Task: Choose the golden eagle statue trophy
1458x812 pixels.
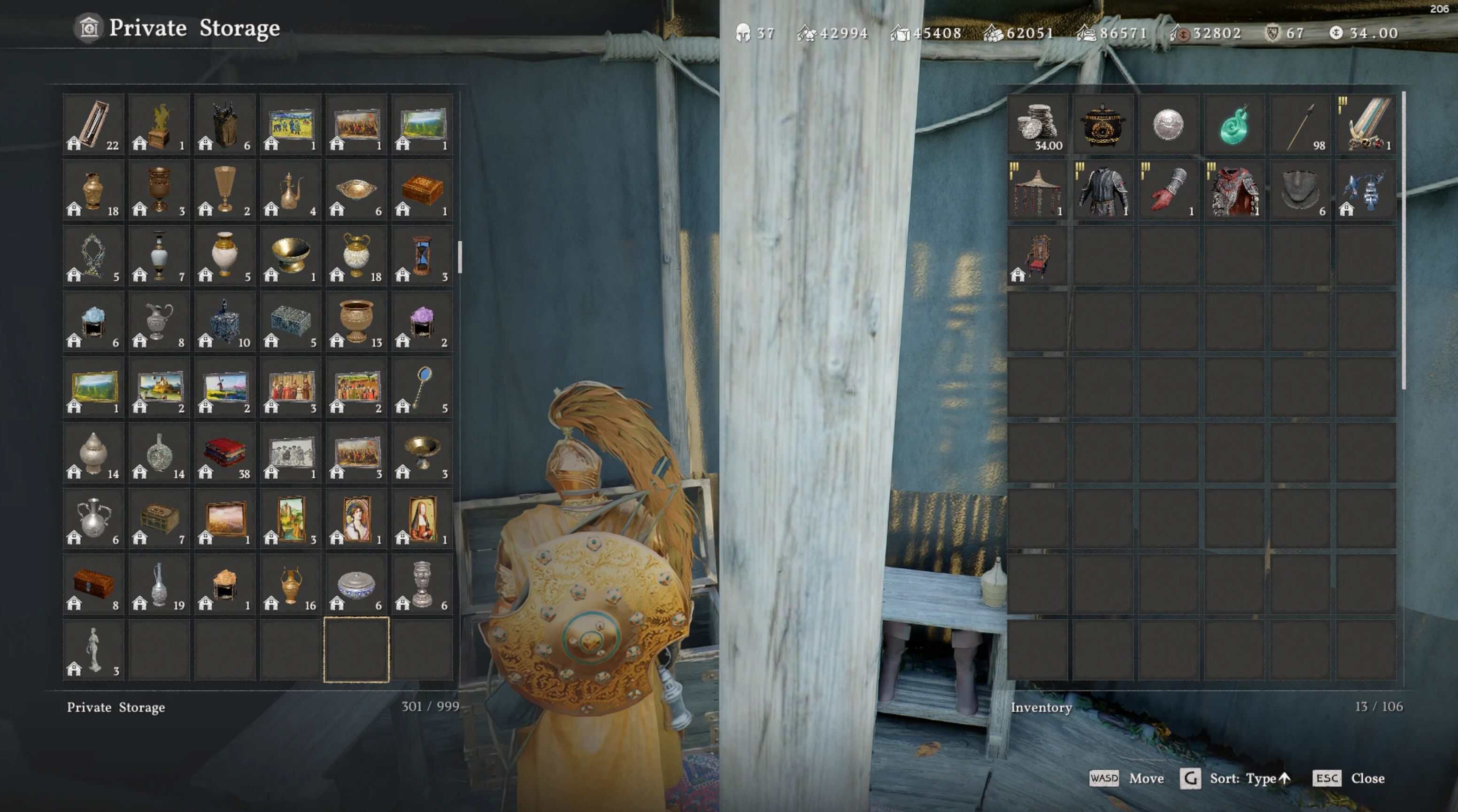Action: 159,123
